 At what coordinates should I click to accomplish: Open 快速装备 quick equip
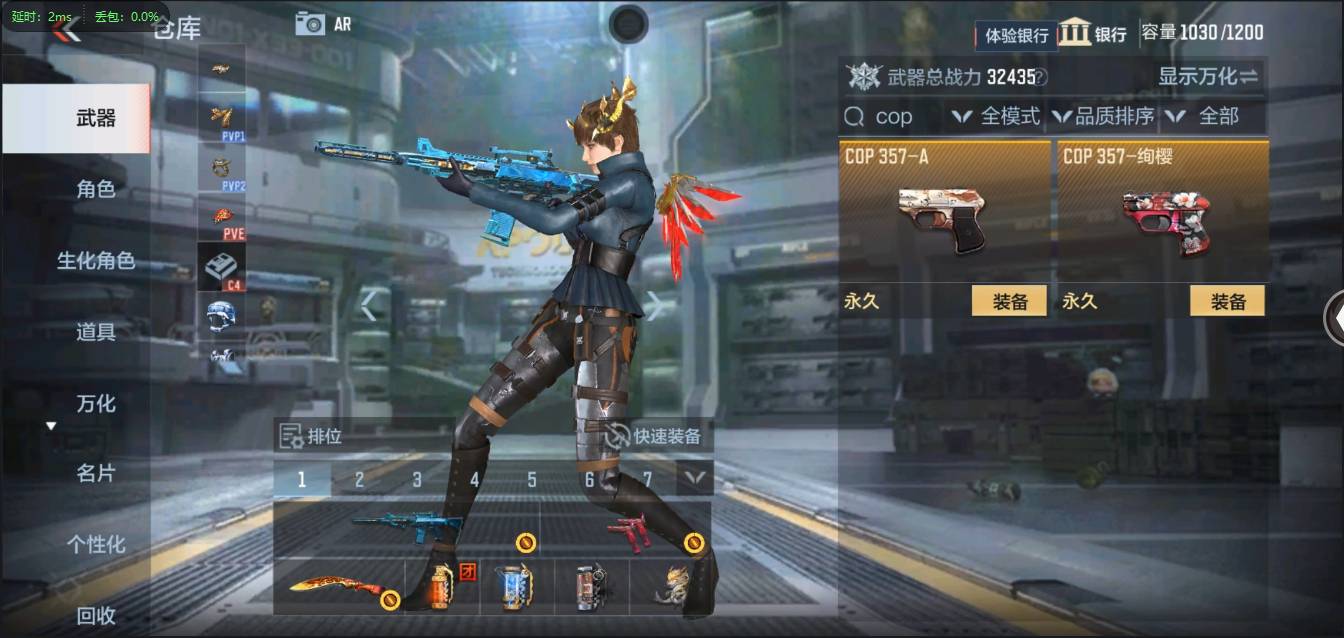click(656, 436)
